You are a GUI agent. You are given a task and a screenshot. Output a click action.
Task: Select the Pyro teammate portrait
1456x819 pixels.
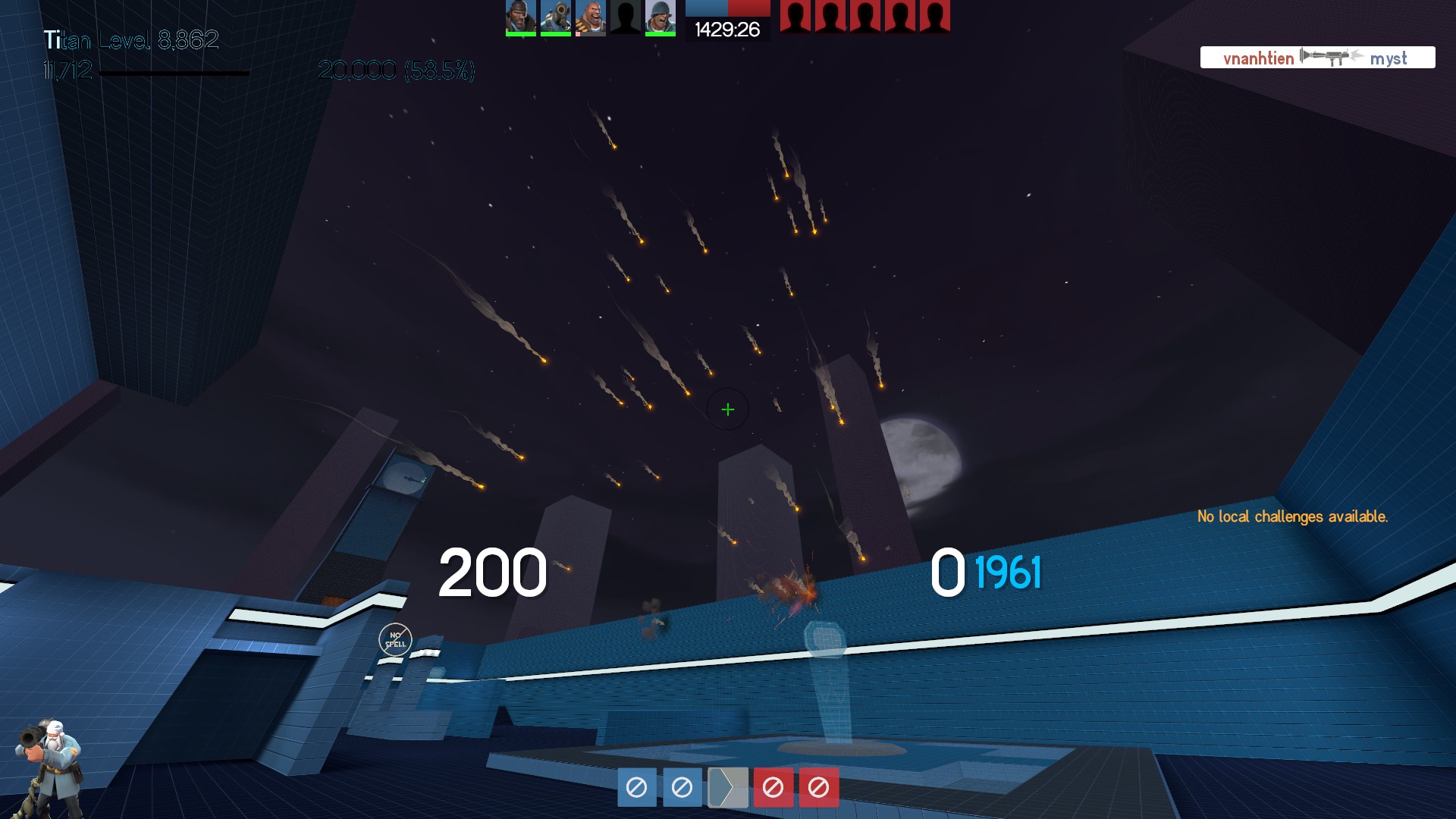click(x=556, y=17)
